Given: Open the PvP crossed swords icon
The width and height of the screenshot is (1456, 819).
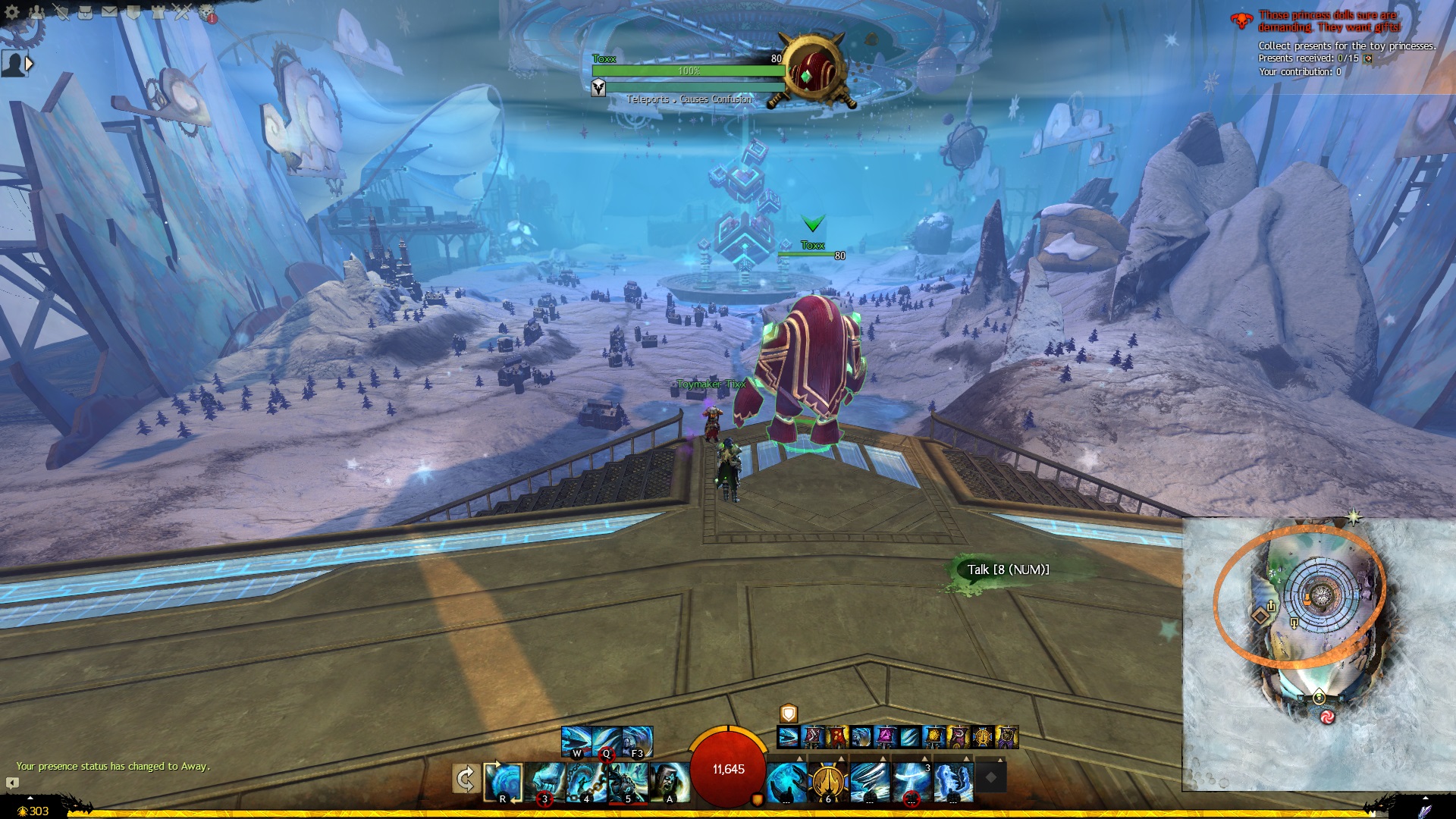Looking at the screenshot, I should pyautogui.click(x=182, y=12).
